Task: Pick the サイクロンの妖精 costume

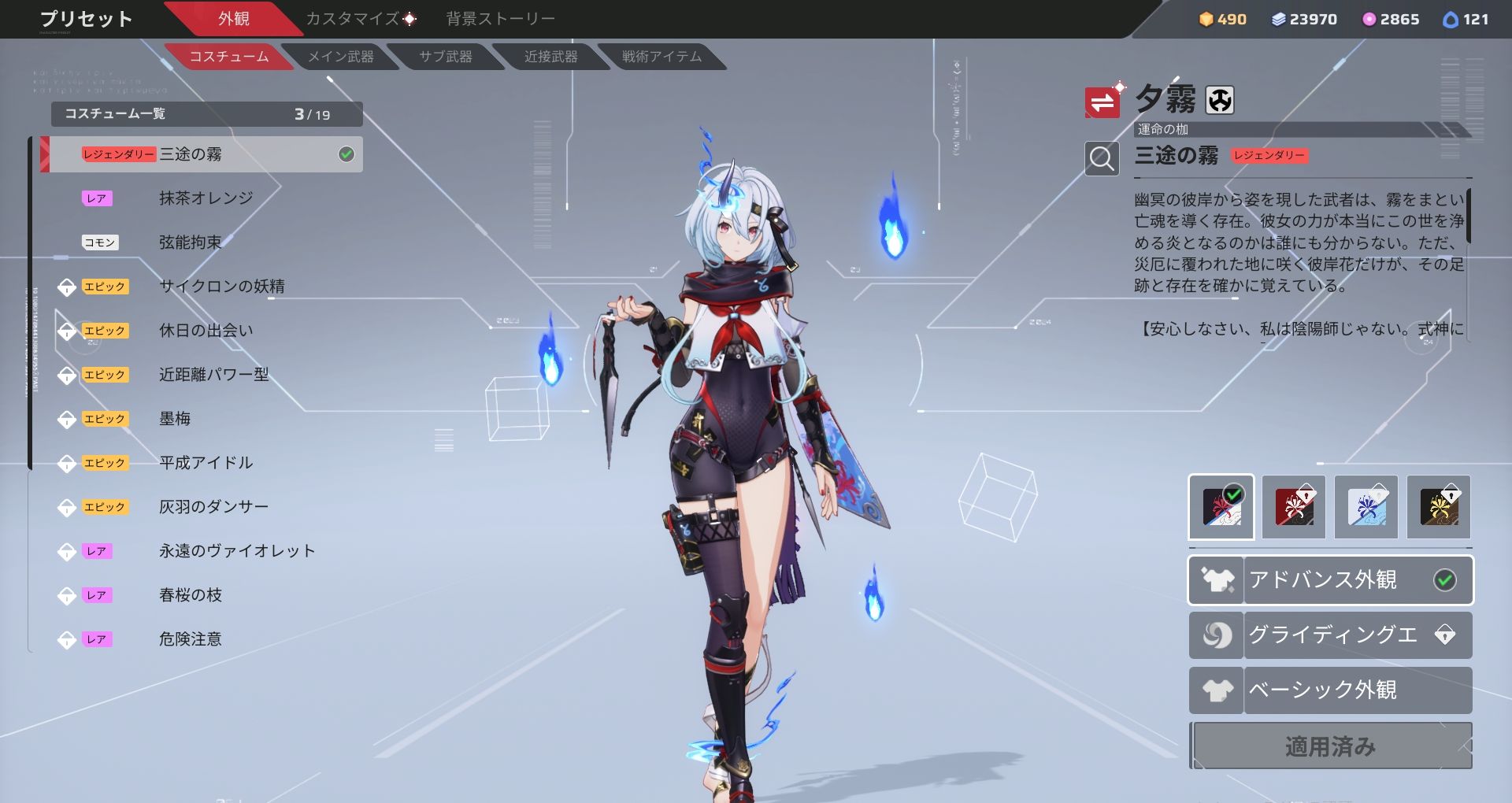Action: pyautogui.click(x=221, y=287)
